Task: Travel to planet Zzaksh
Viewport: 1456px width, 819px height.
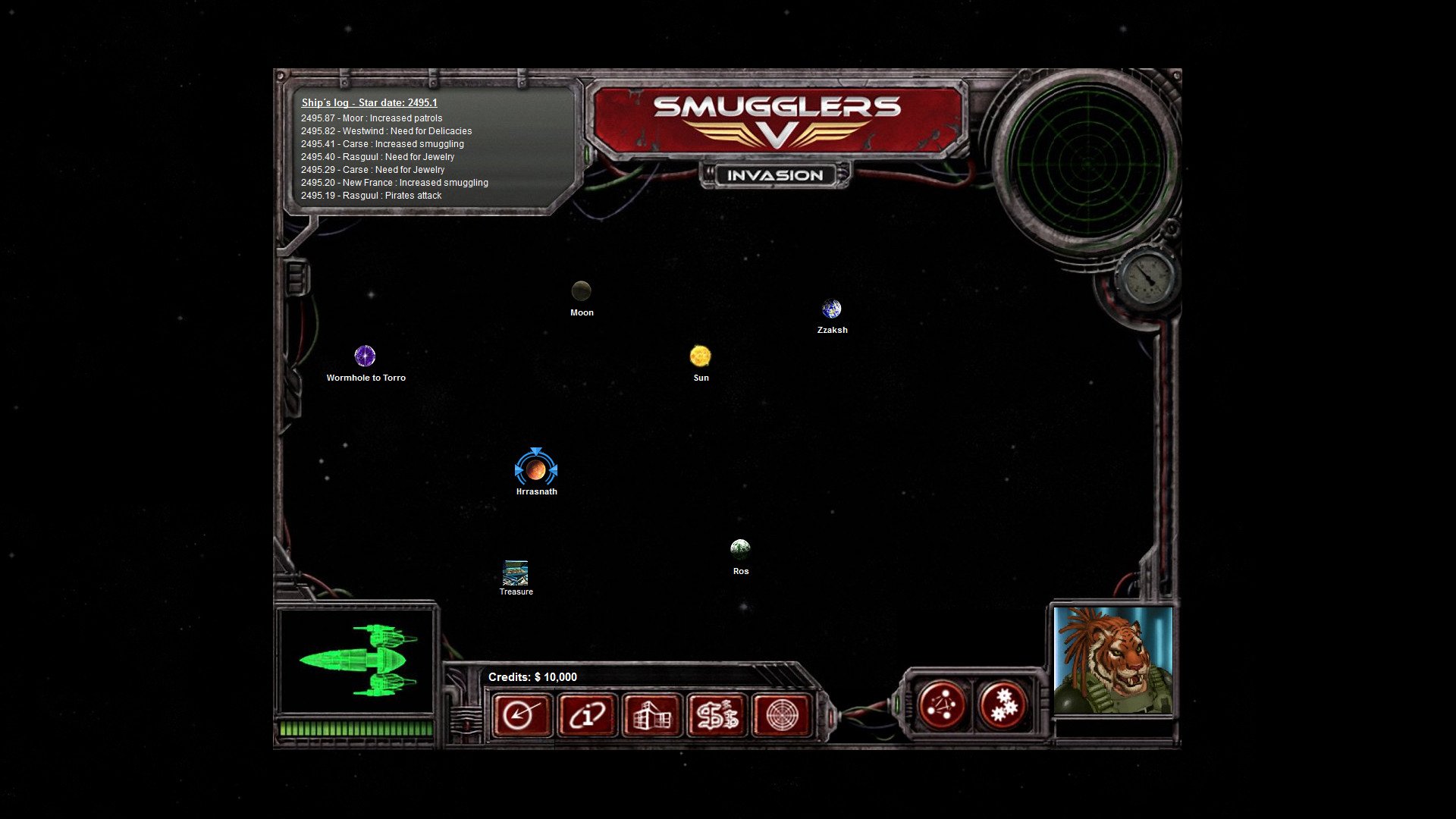Action: [832, 309]
